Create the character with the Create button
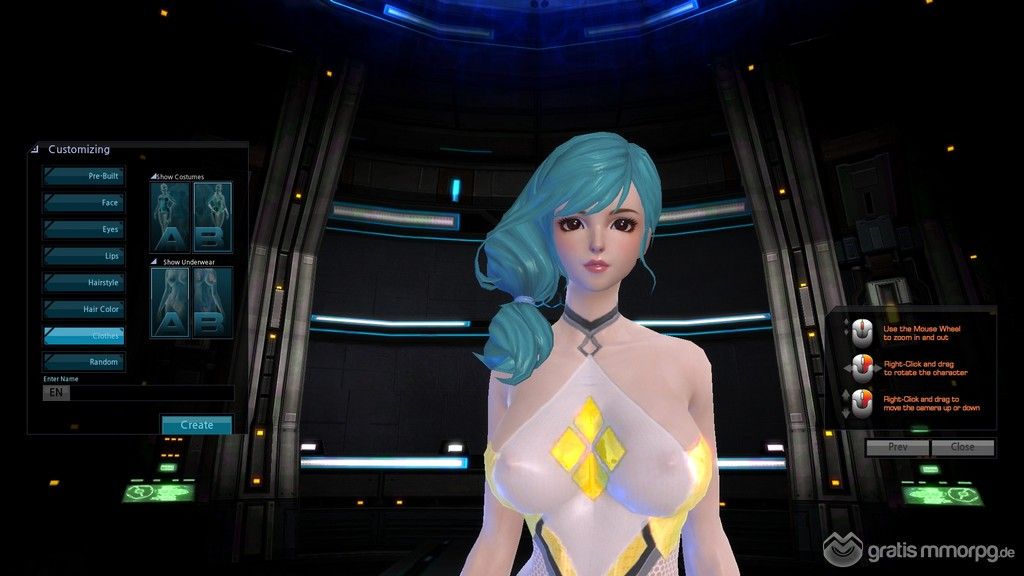The width and height of the screenshot is (1024, 576). tap(196, 425)
